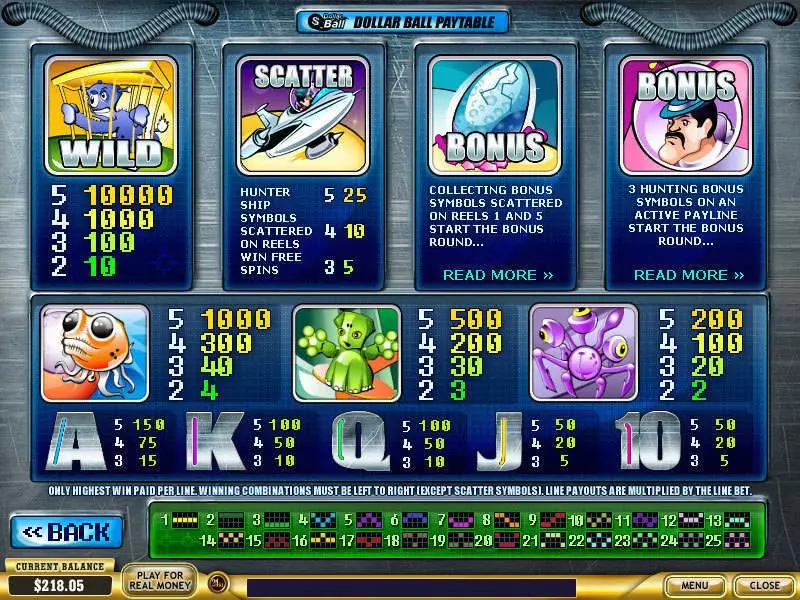The height and width of the screenshot is (600, 800).
Task: Go back using the BACK button
Action: click(67, 531)
